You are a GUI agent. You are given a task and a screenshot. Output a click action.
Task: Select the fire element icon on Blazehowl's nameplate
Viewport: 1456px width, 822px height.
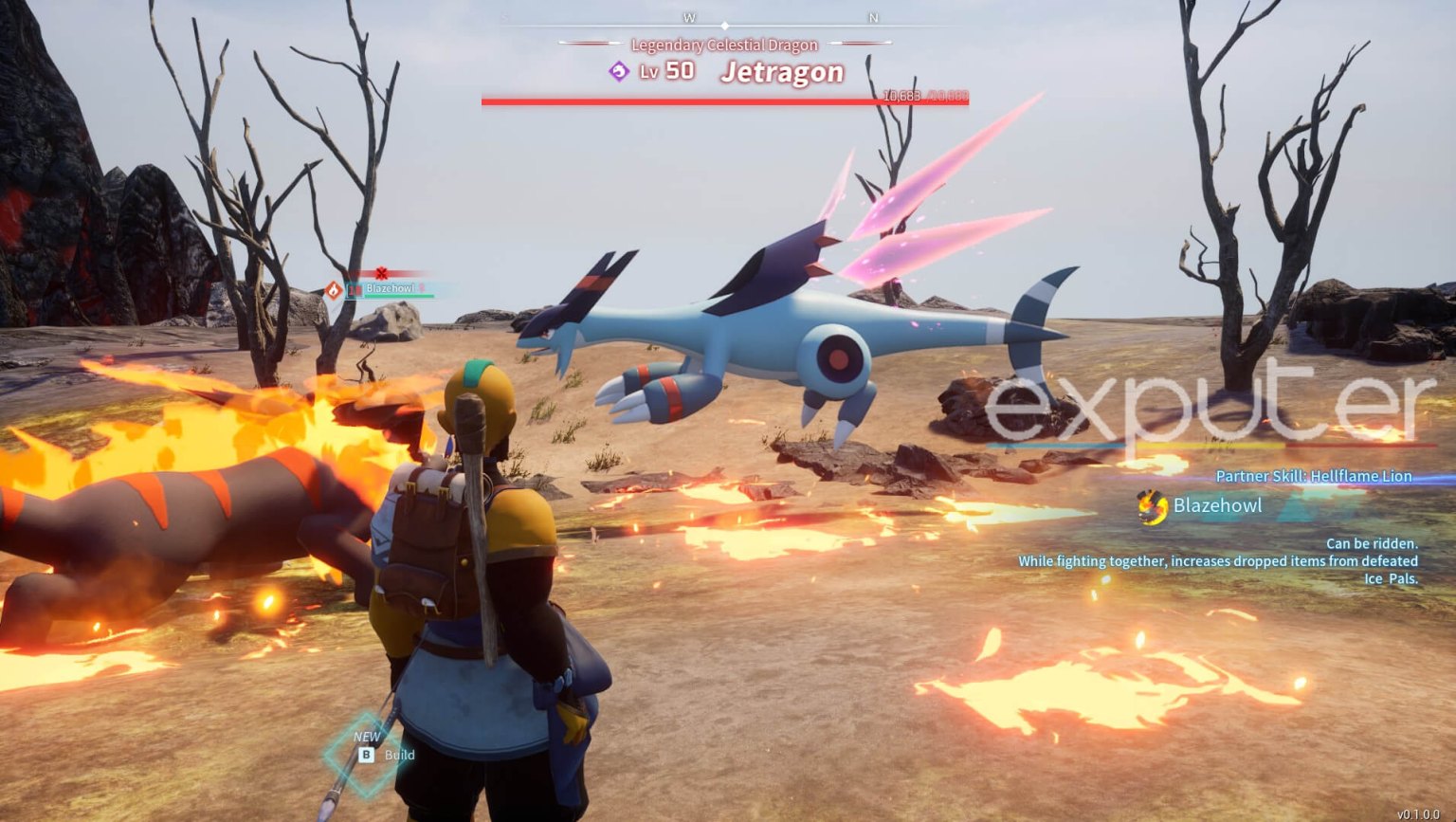(x=334, y=292)
